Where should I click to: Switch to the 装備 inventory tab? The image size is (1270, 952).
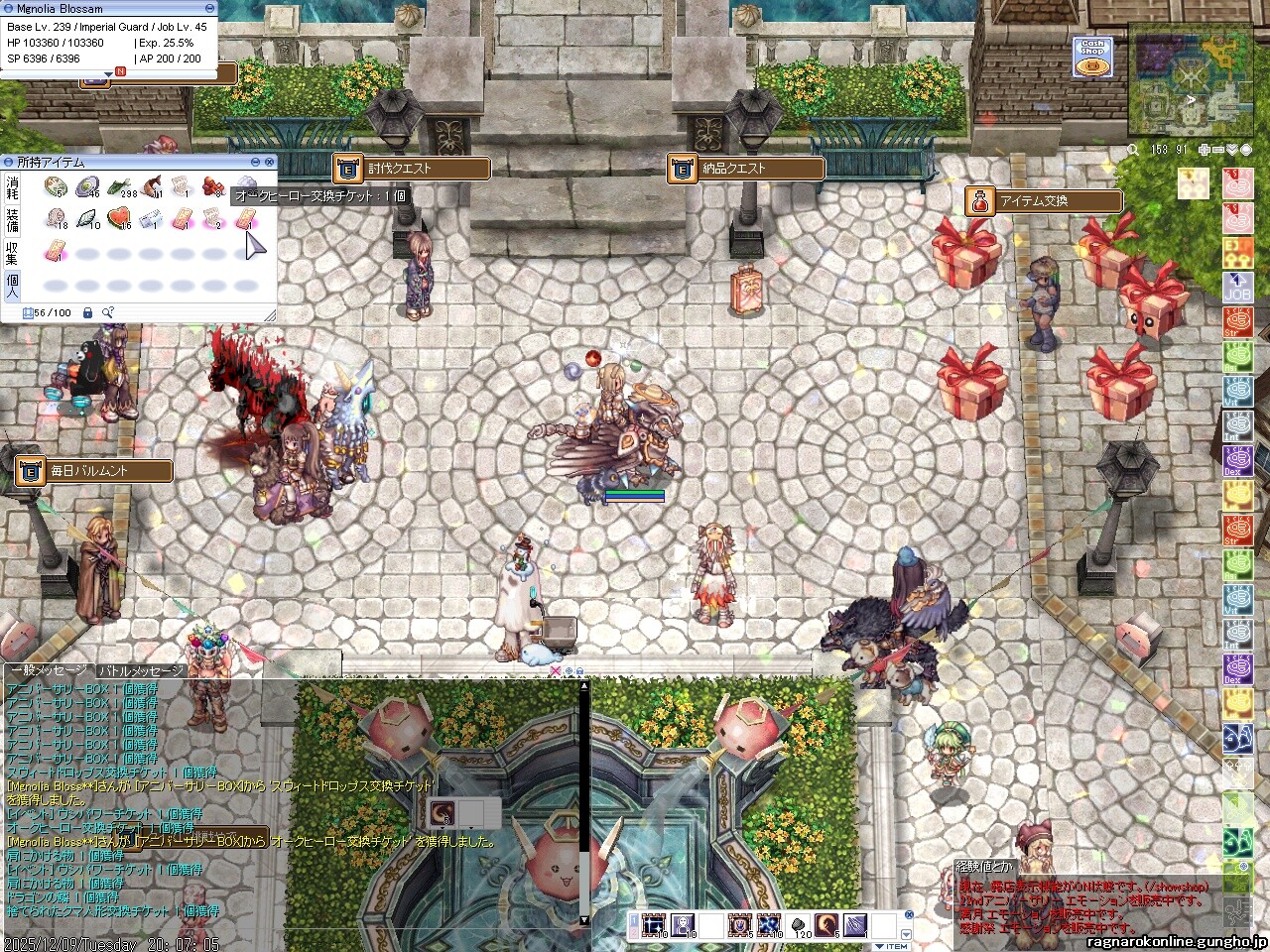(x=13, y=218)
